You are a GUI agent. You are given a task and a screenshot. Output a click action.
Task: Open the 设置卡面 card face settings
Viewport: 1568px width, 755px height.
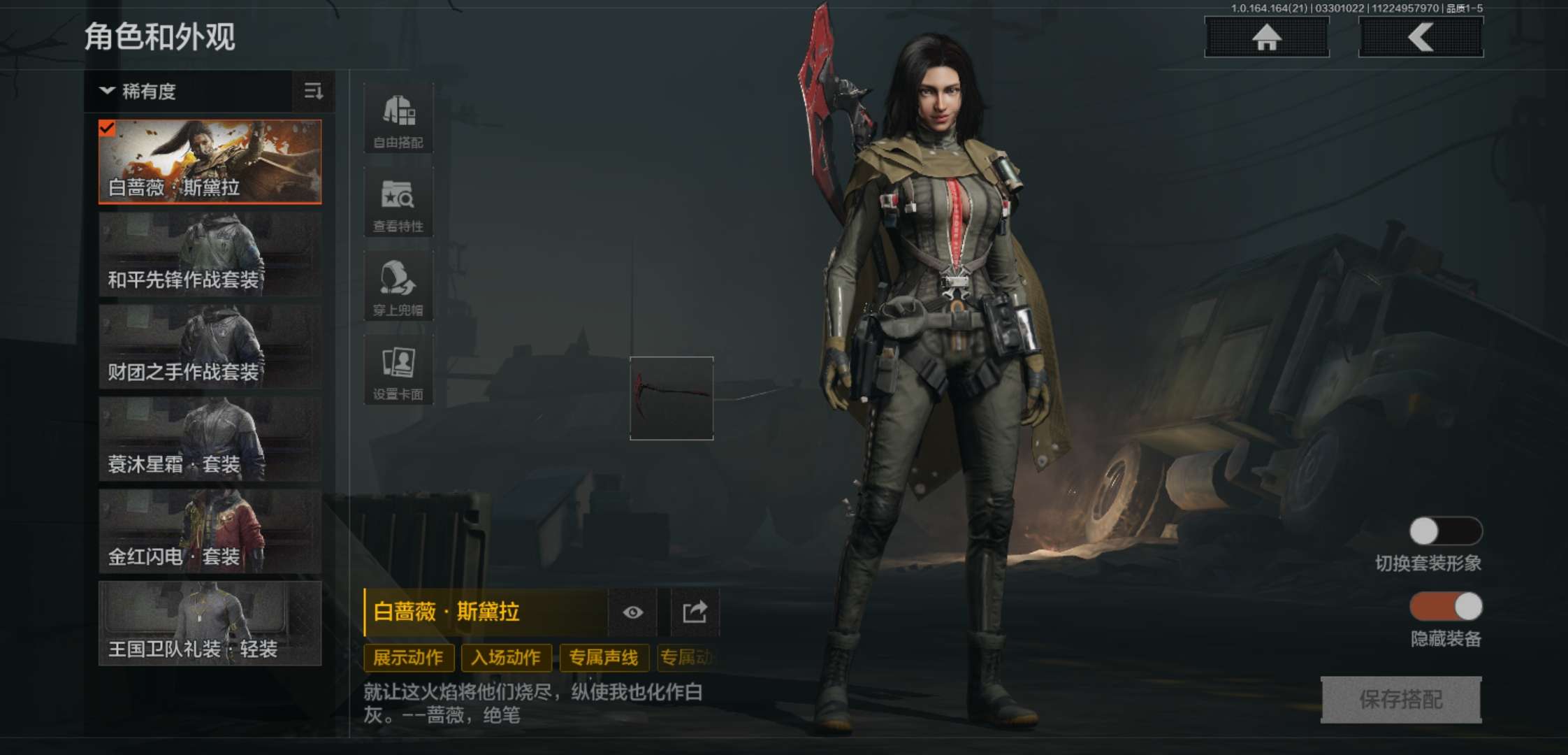(x=398, y=369)
